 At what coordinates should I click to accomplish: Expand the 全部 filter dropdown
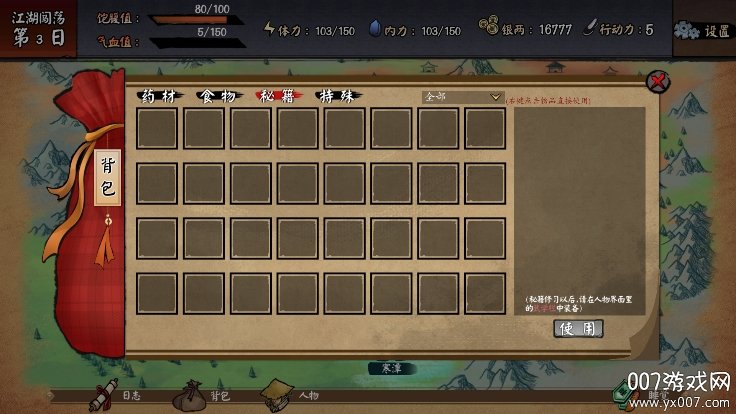[462, 97]
